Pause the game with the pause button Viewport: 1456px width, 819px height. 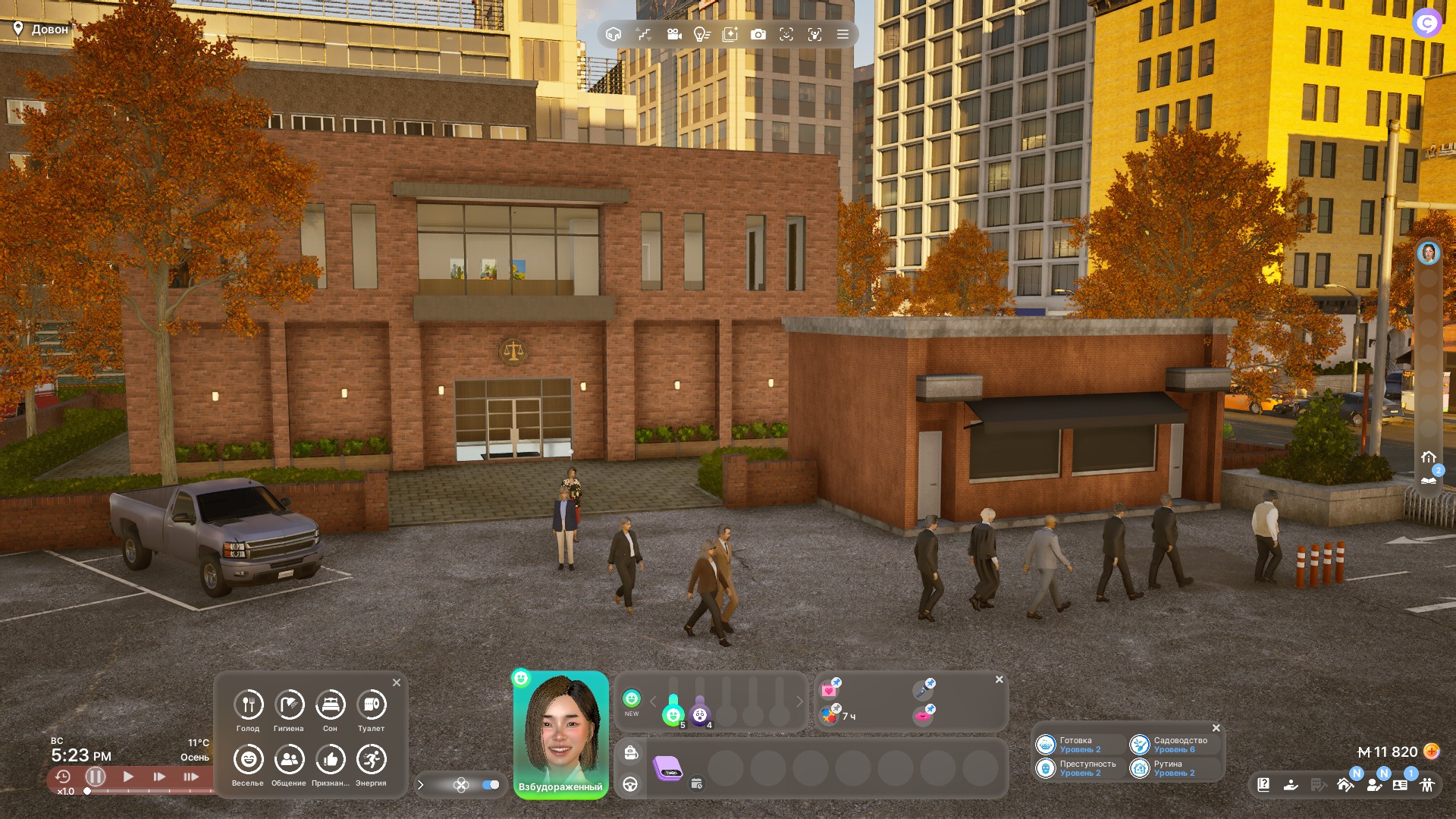pos(96,777)
